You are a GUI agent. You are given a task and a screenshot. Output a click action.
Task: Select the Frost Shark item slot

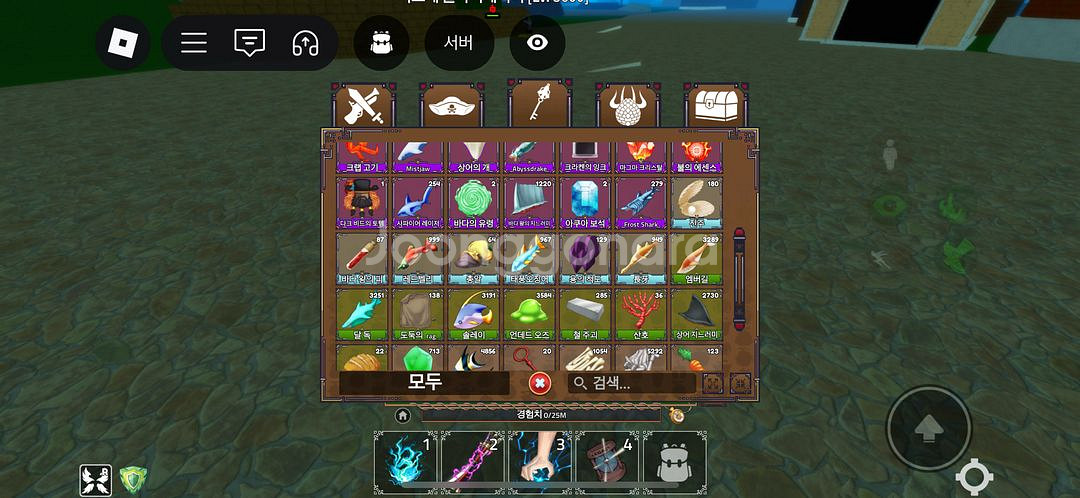click(640, 203)
